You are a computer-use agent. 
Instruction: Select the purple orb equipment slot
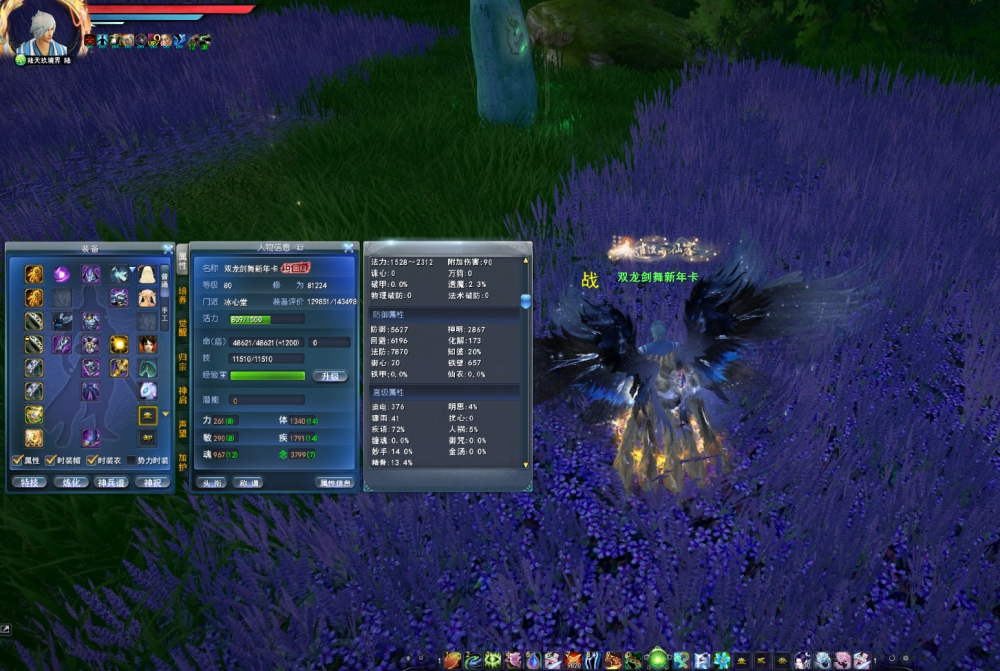click(62, 273)
